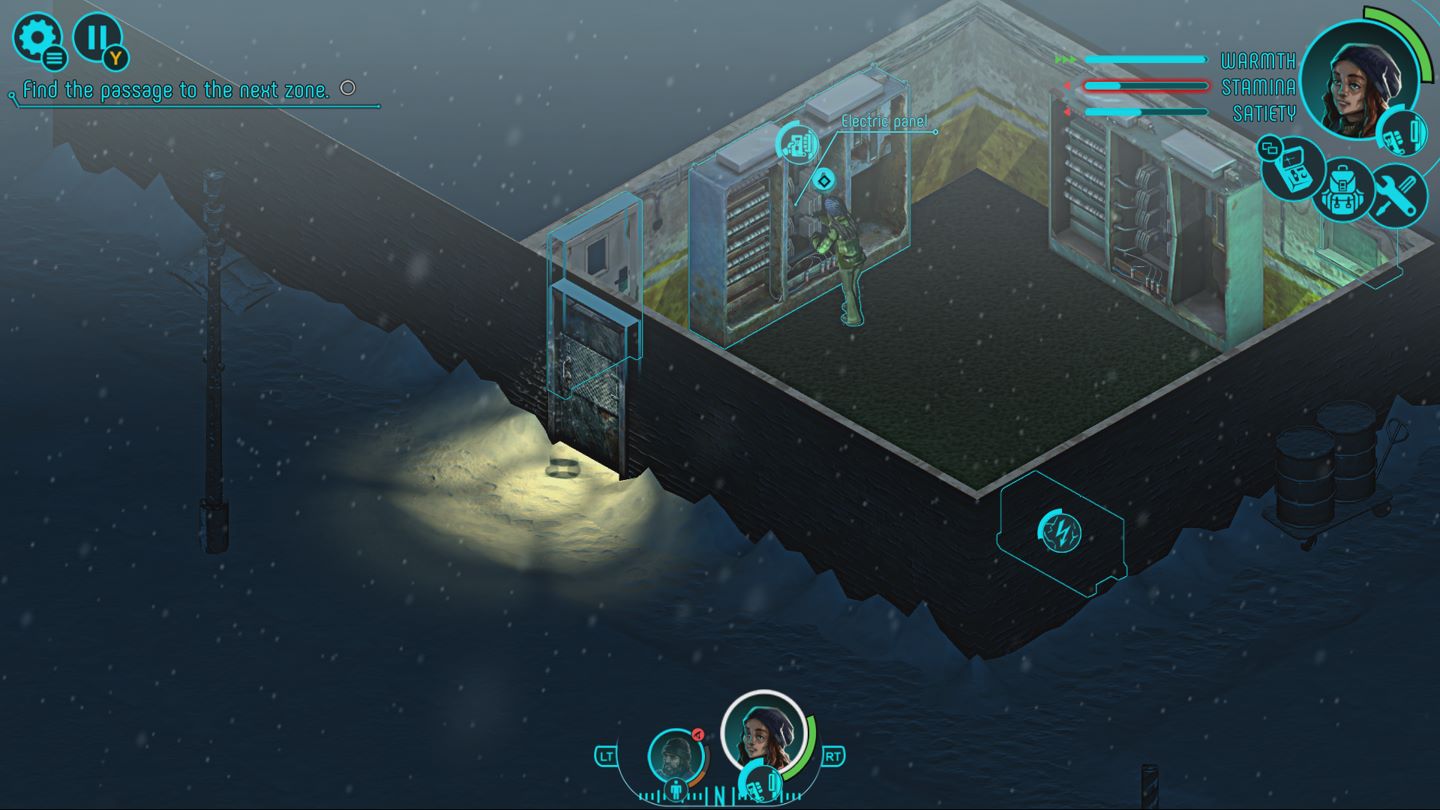1440x810 pixels.
Task: Select the woman's portrait in the bottom bar
Action: [763, 735]
